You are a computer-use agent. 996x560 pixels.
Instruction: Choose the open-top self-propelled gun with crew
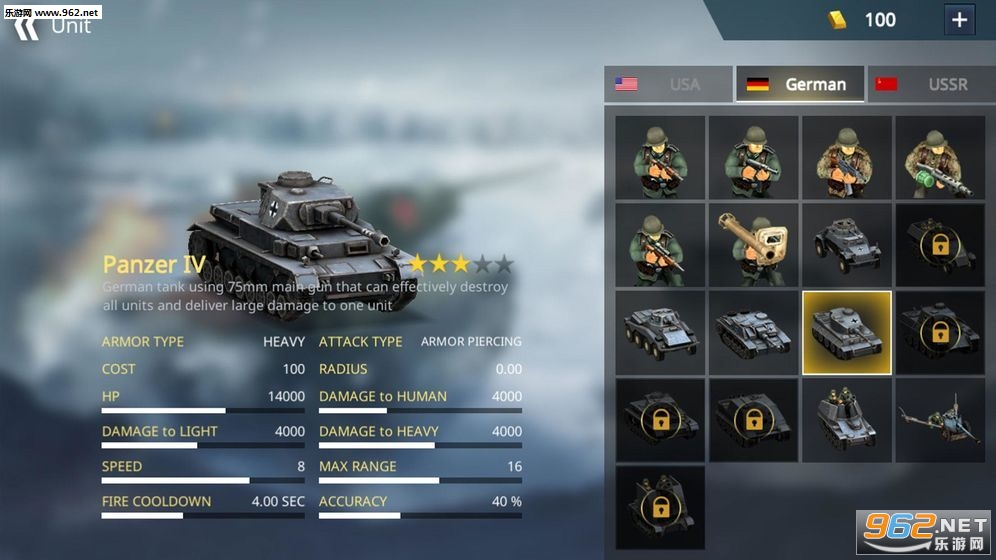pos(846,420)
